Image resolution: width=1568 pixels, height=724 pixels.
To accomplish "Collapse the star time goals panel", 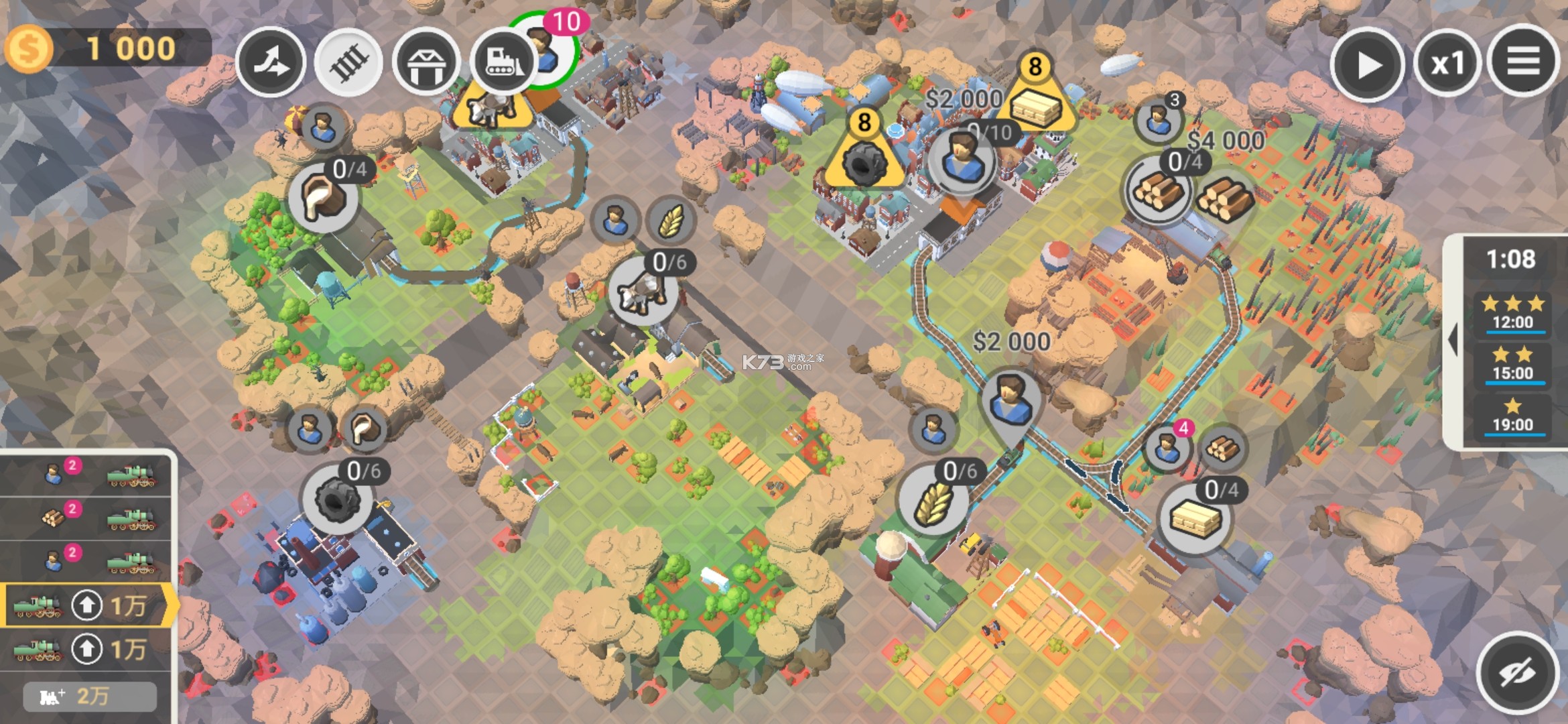I will (1453, 340).
